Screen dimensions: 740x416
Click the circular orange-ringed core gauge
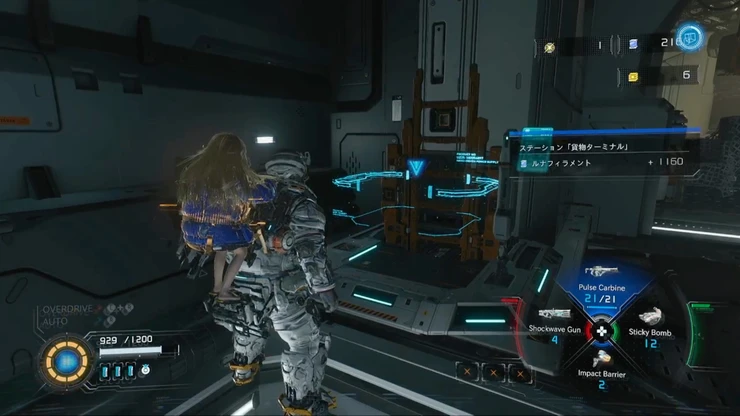pyautogui.click(x=68, y=359)
